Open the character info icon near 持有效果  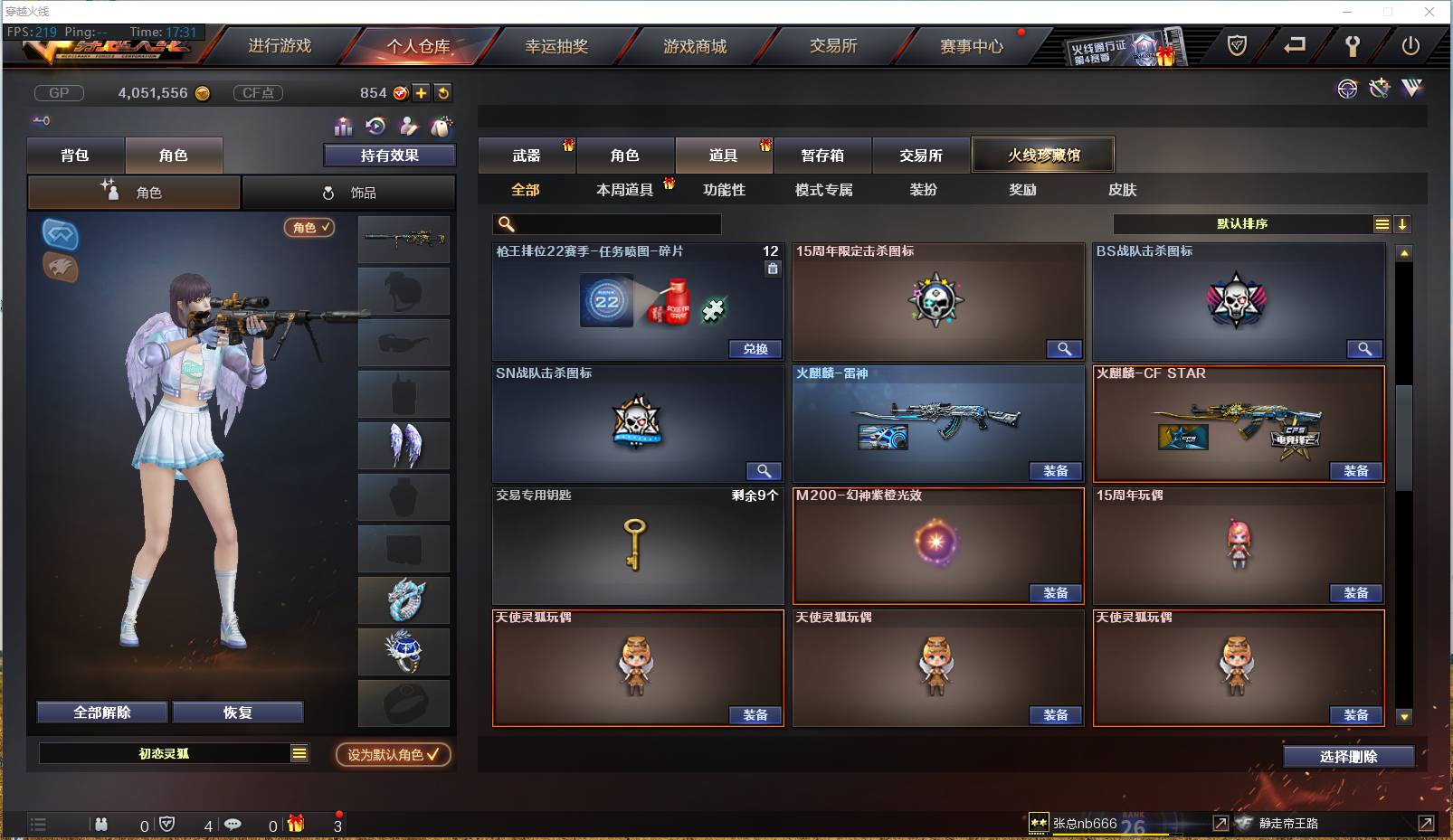pyautogui.click(x=406, y=127)
